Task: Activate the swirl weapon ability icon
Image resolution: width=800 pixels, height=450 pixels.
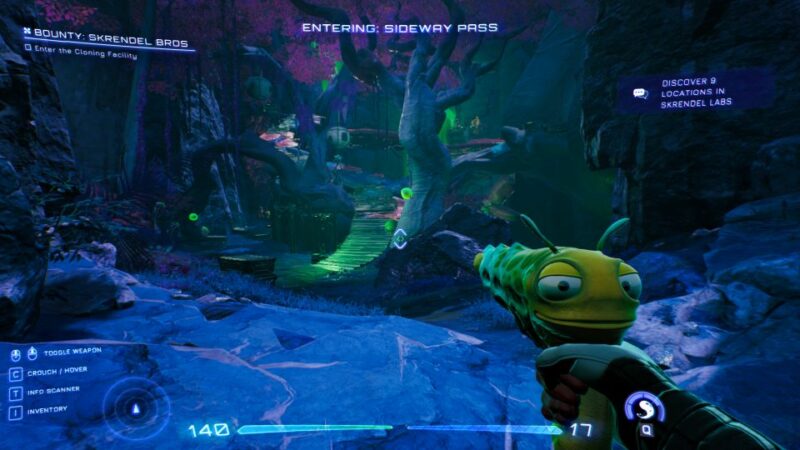Action: [644, 408]
